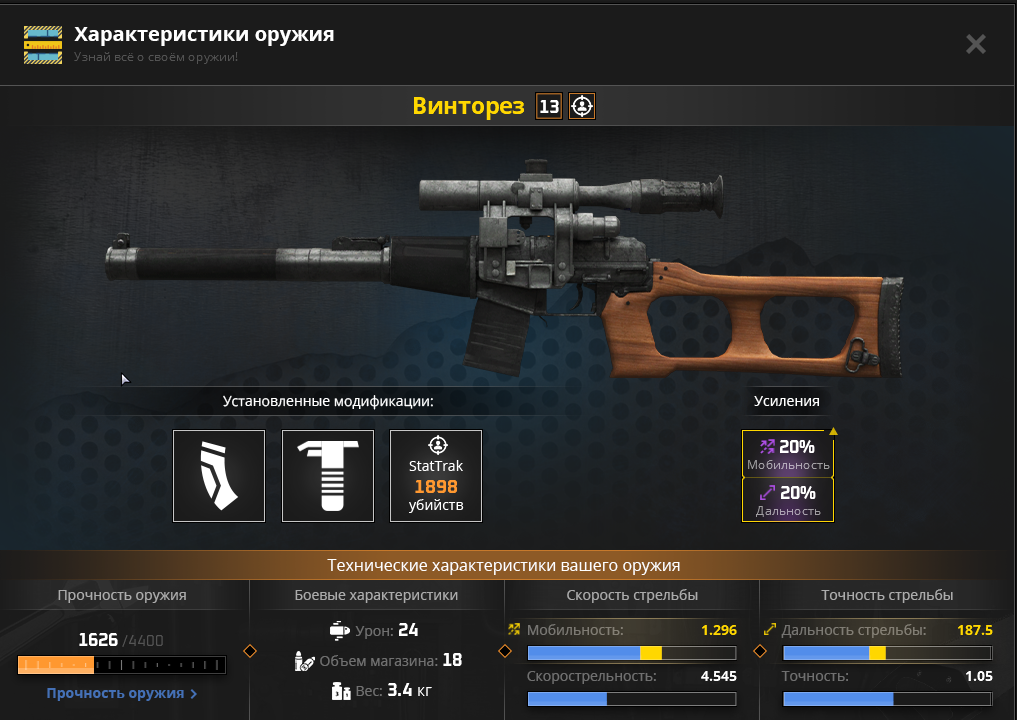Close the weapon characteristics window
Image resolution: width=1017 pixels, height=720 pixels.
coord(975,44)
